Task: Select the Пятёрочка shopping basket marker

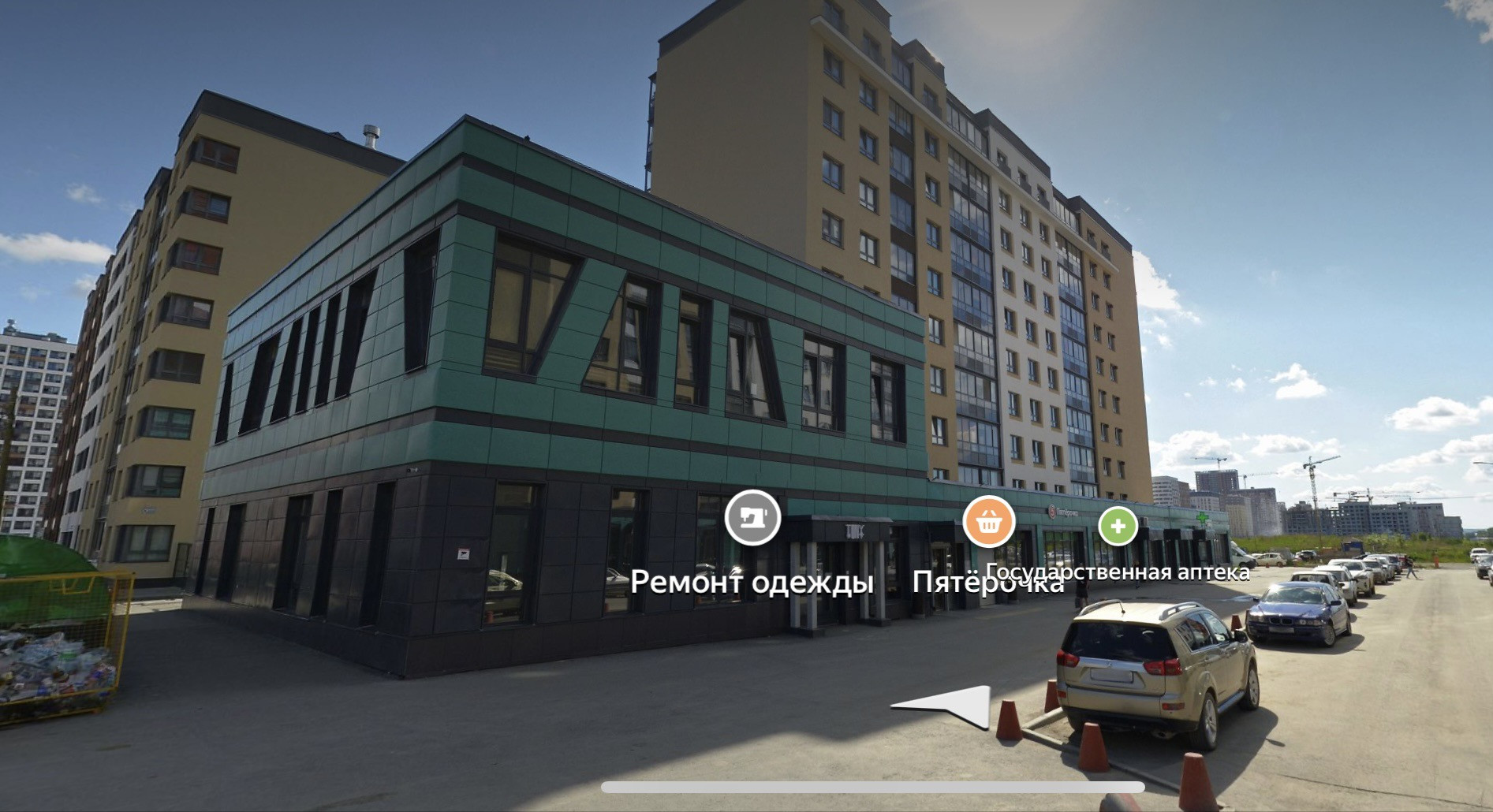Action: 988,522
